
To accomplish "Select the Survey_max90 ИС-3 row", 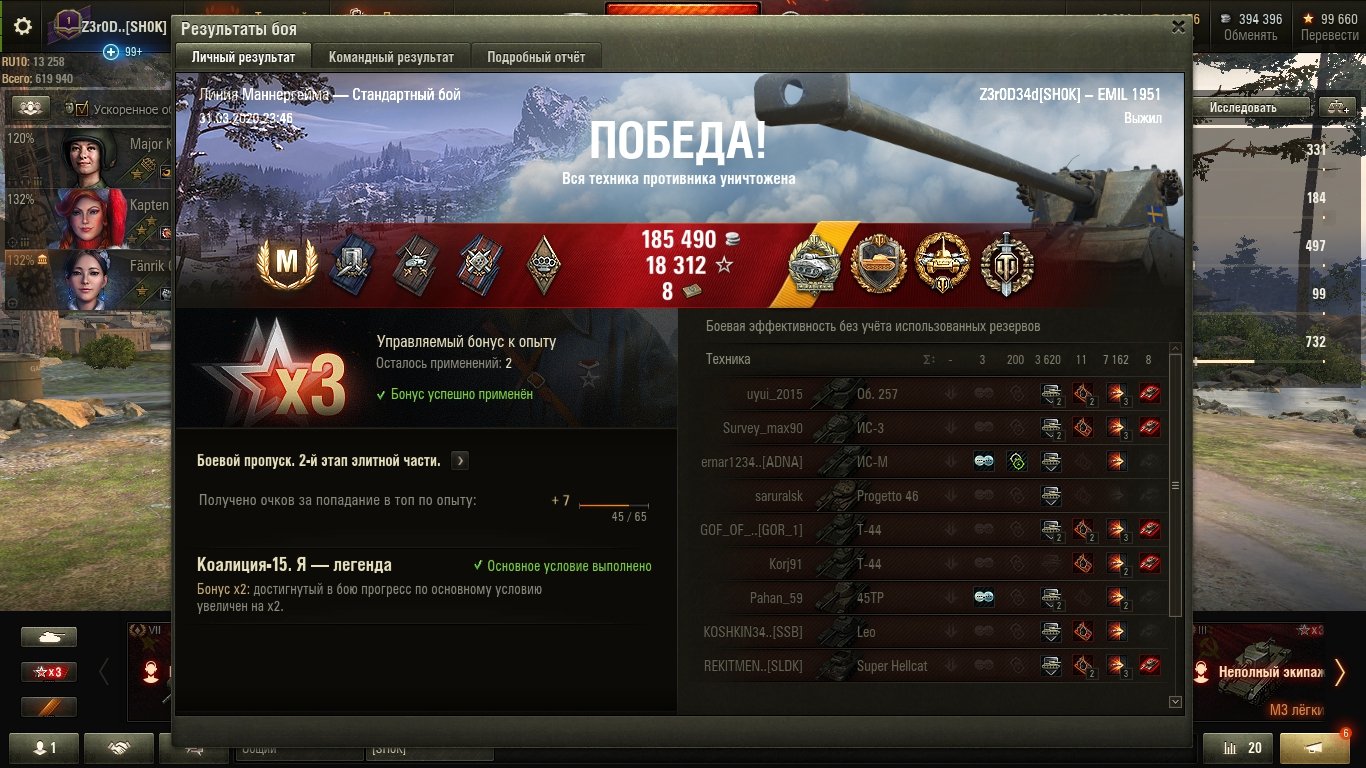I will click(x=930, y=428).
